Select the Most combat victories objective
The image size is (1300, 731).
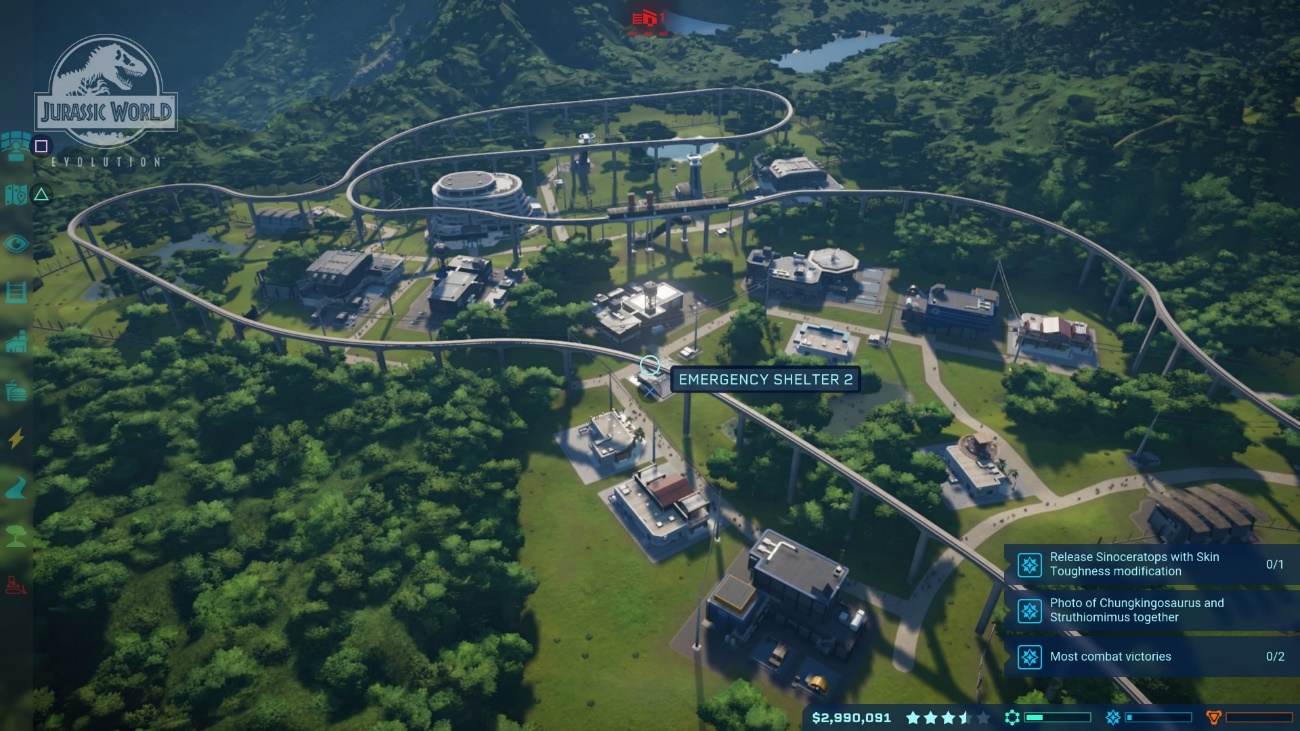pos(1152,657)
